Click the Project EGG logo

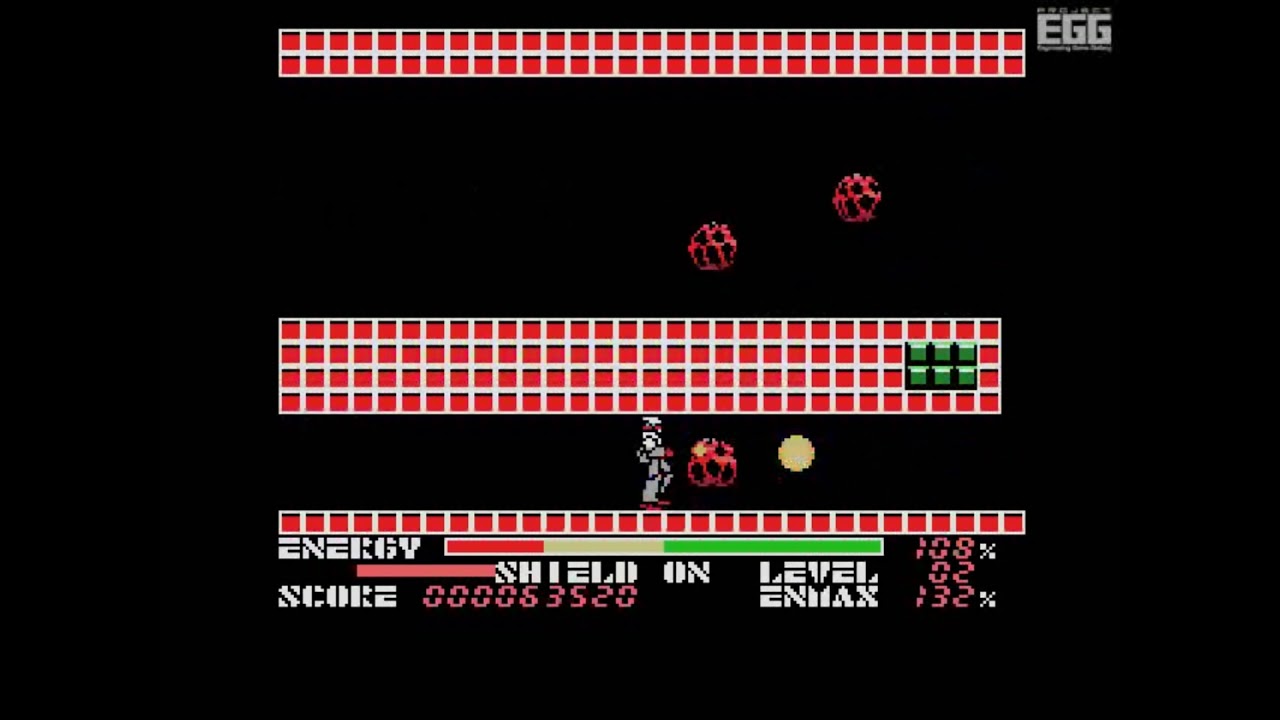point(1074,28)
